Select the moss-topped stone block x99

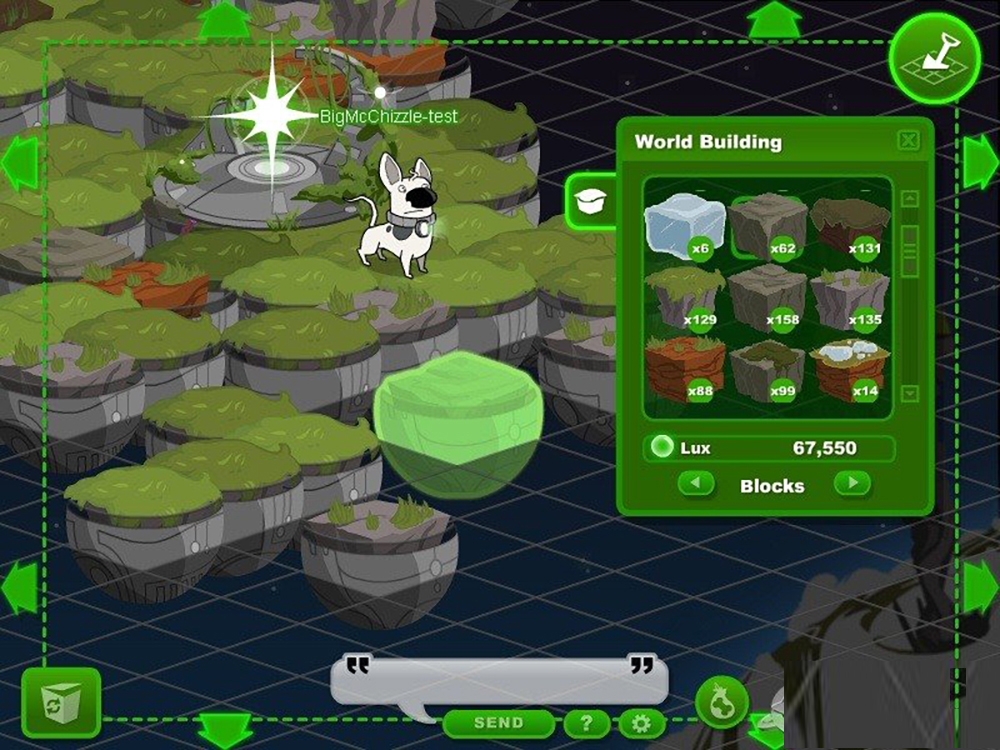[x=767, y=368]
